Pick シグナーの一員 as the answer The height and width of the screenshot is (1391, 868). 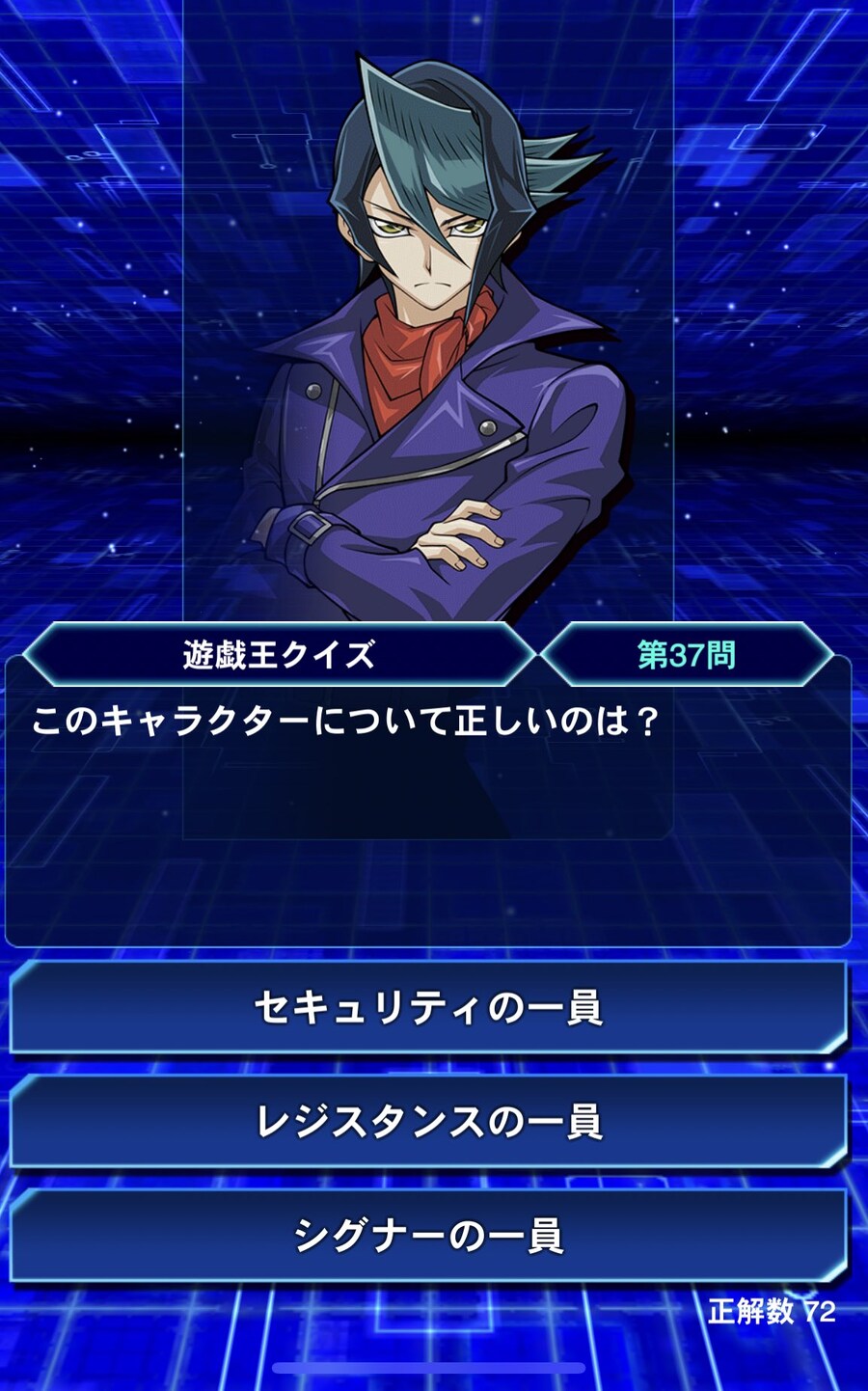tap(428, 1235)
